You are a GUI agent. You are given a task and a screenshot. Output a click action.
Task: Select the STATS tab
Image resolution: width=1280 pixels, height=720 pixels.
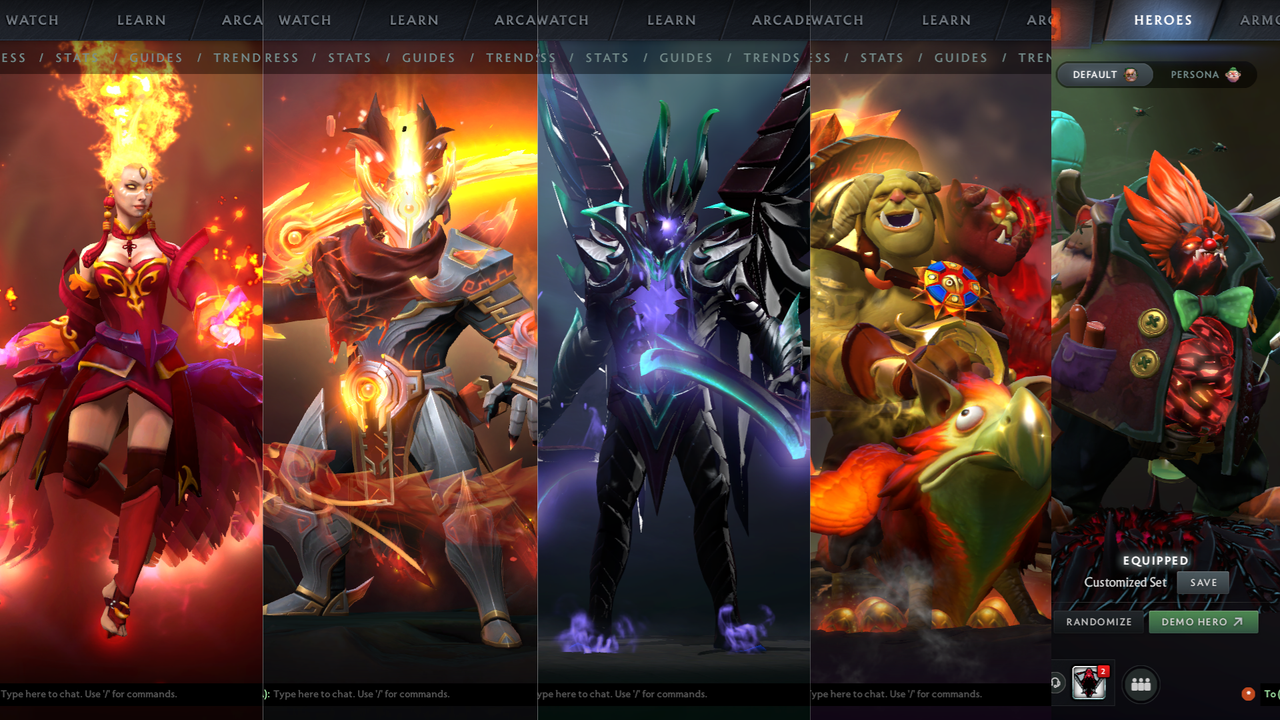point(350,57)
